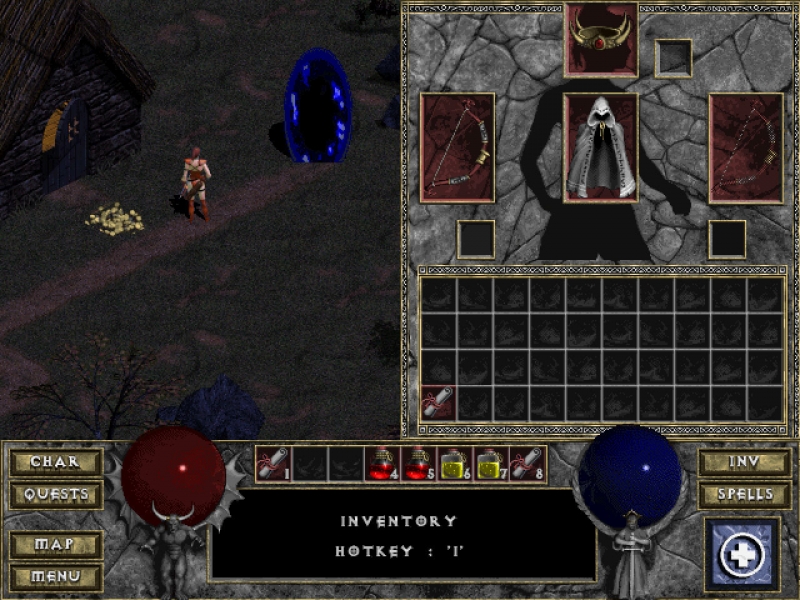Open the SPELLS book

tap(745, 494)
